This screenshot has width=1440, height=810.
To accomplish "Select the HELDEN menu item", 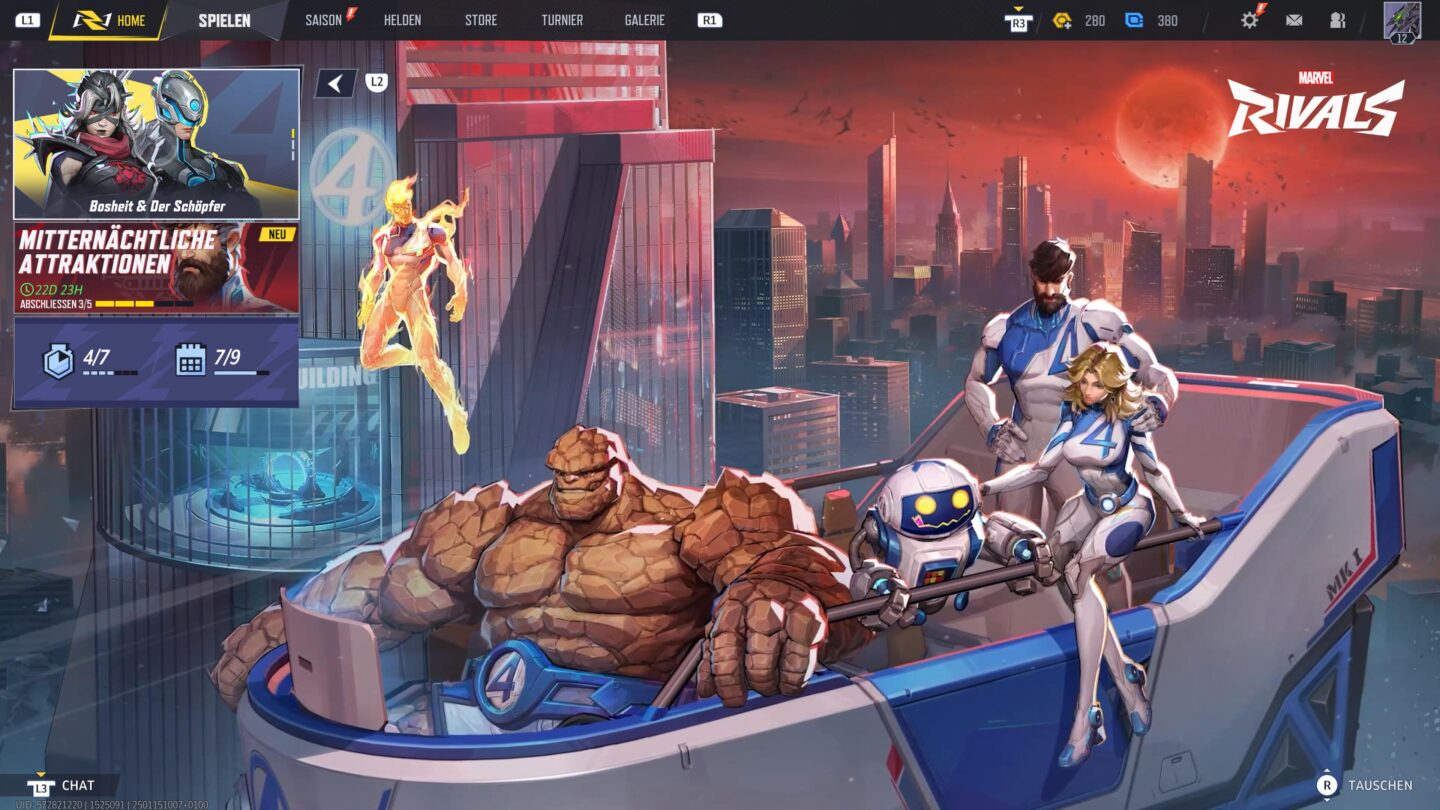I will click(x=403, y=19).
